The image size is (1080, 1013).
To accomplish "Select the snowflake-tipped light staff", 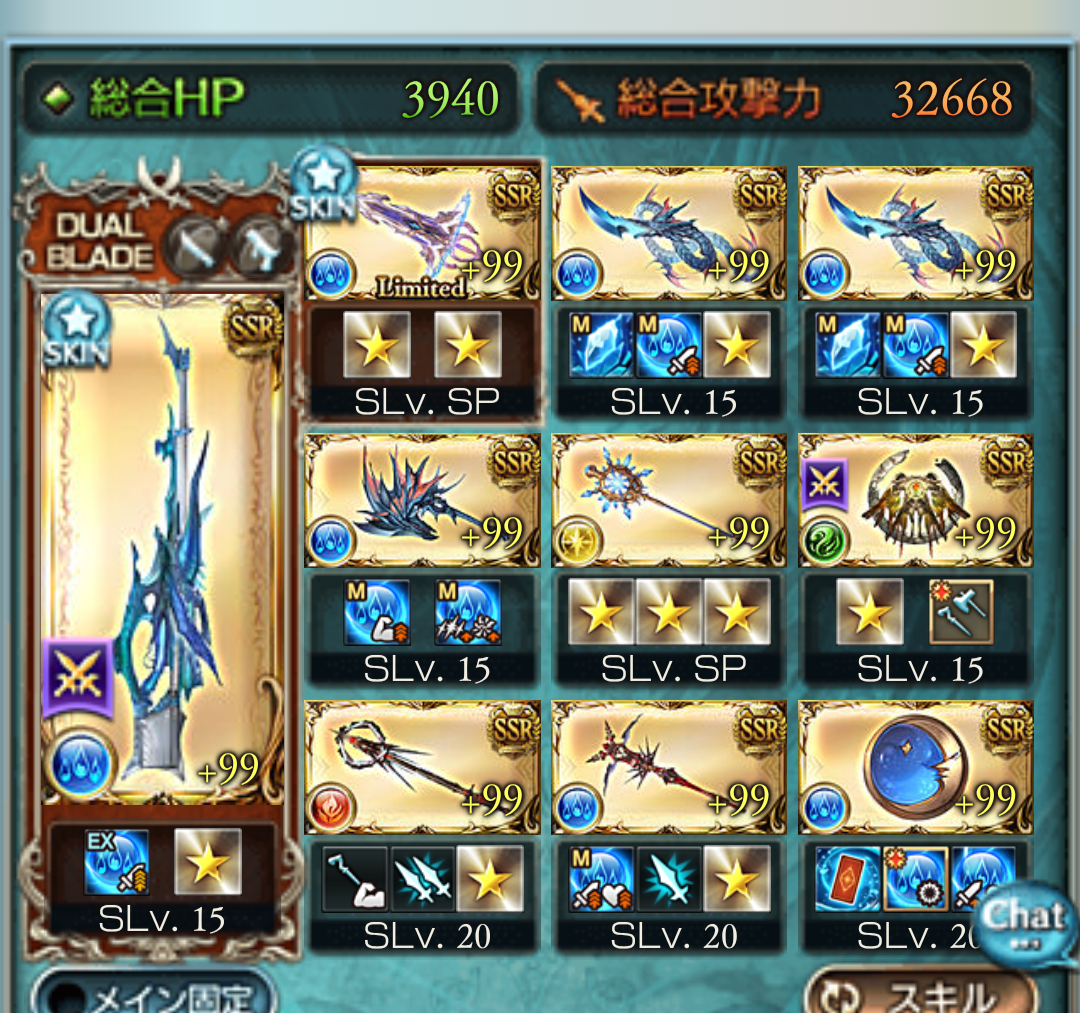I will [x=668, y=501].
